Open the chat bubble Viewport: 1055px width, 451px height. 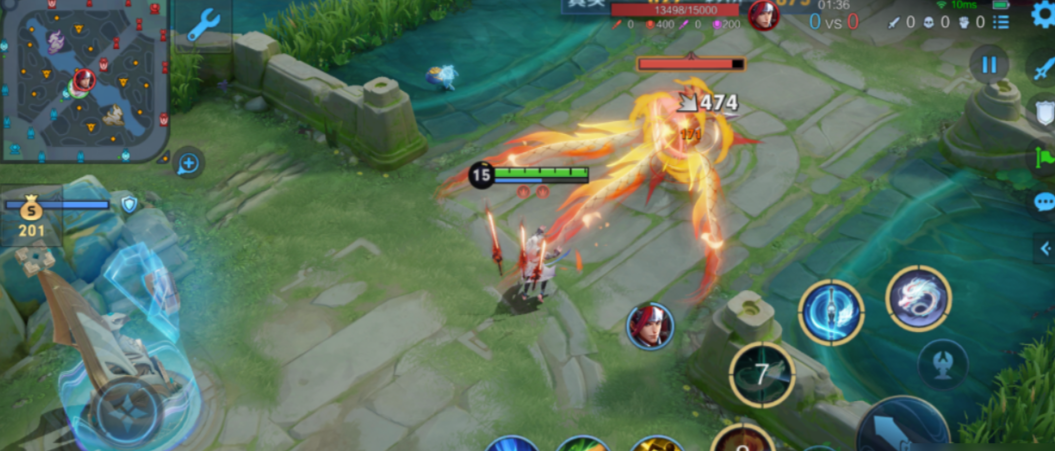point(1043,202)
